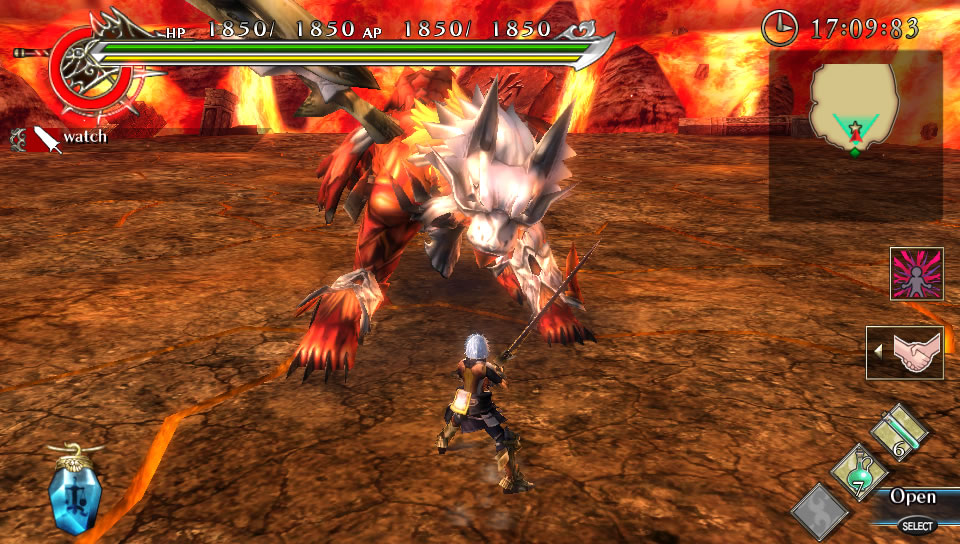Tap the blue crystal lantern icon
Image resolution: width=960 pixels, height=544 pixels.
click(73, 491)
